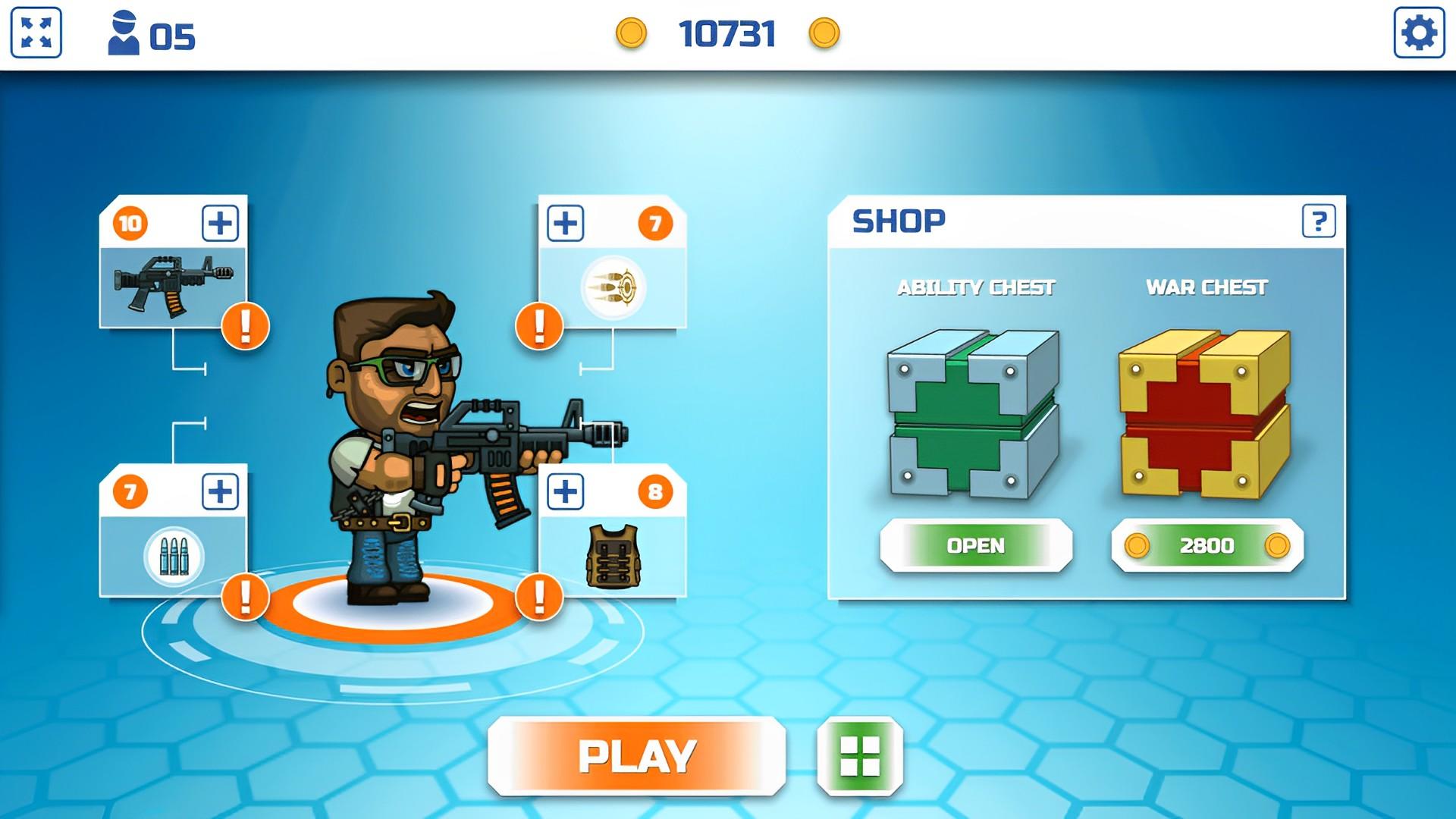This screenshot has height=819, width=1456.
Task: Click the exclamation badge on the bullets card
Action: [243, 598]
